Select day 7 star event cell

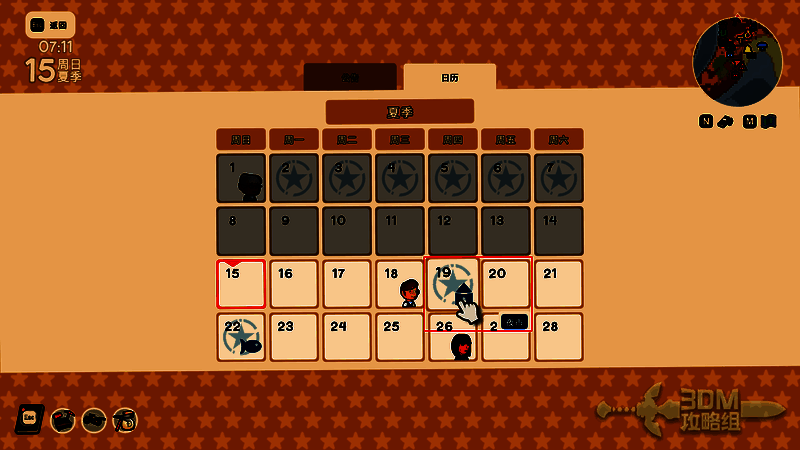[558, 178]
